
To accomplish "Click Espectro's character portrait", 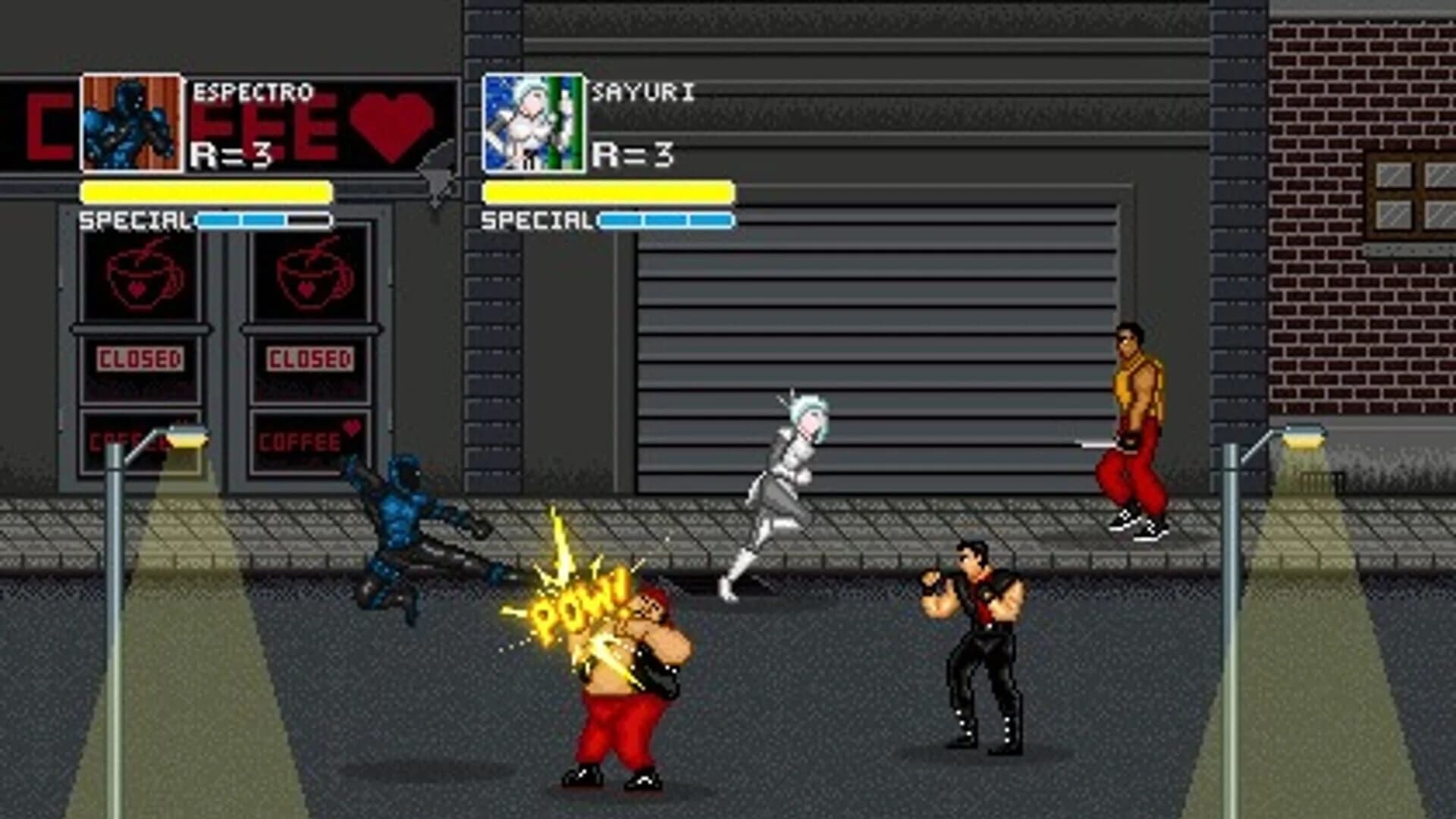I will [x=130, y=120].
